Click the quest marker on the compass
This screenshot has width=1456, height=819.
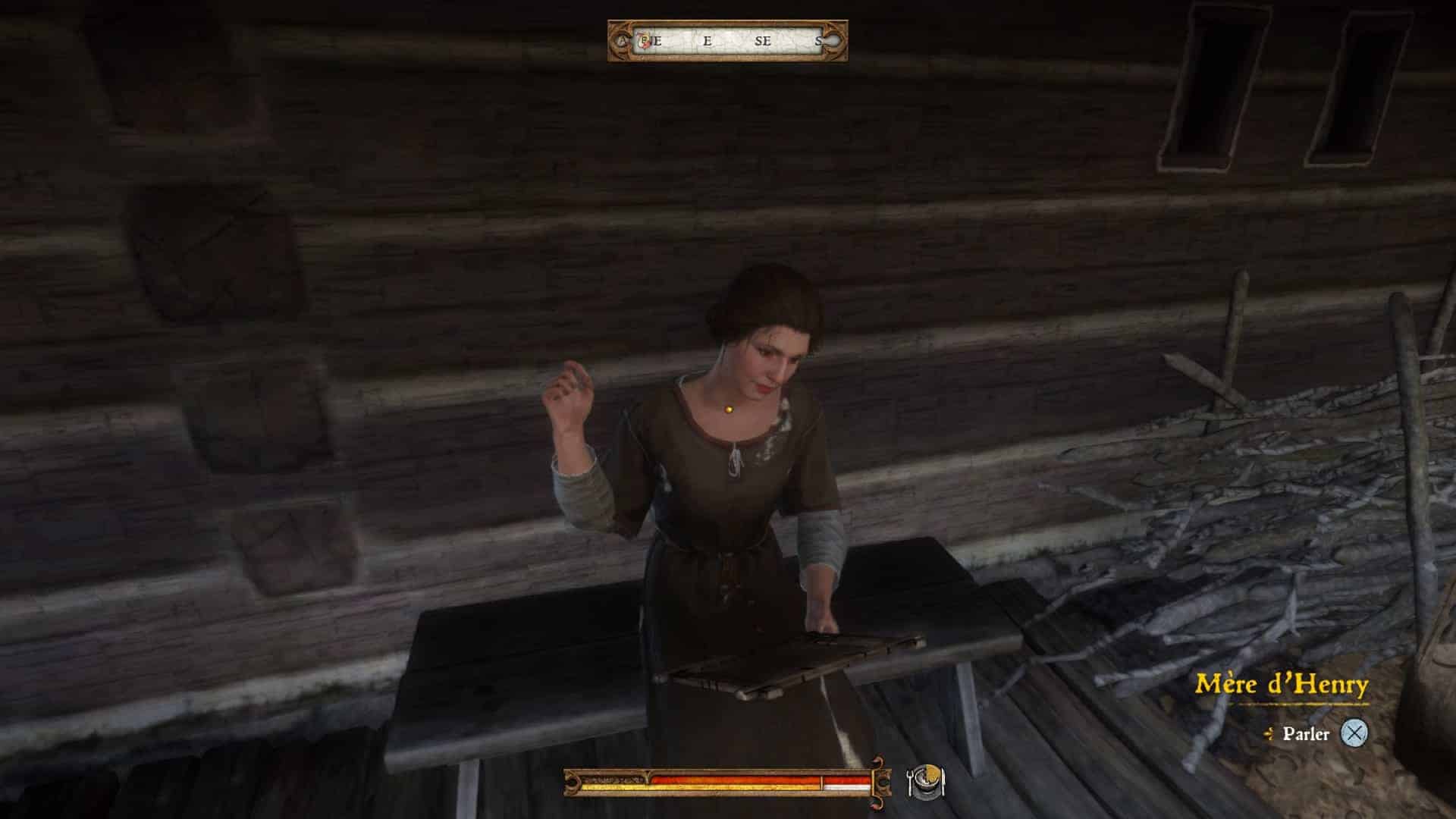click(x=645, y=41)
